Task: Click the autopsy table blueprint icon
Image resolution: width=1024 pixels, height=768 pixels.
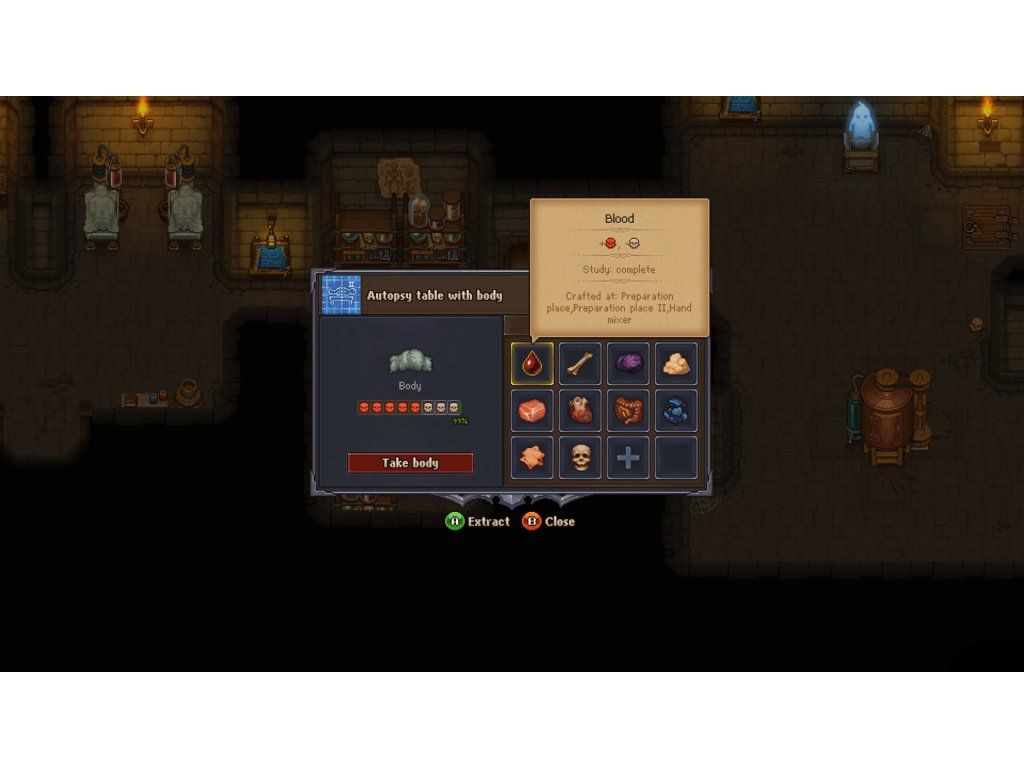Action: [341, 295]
